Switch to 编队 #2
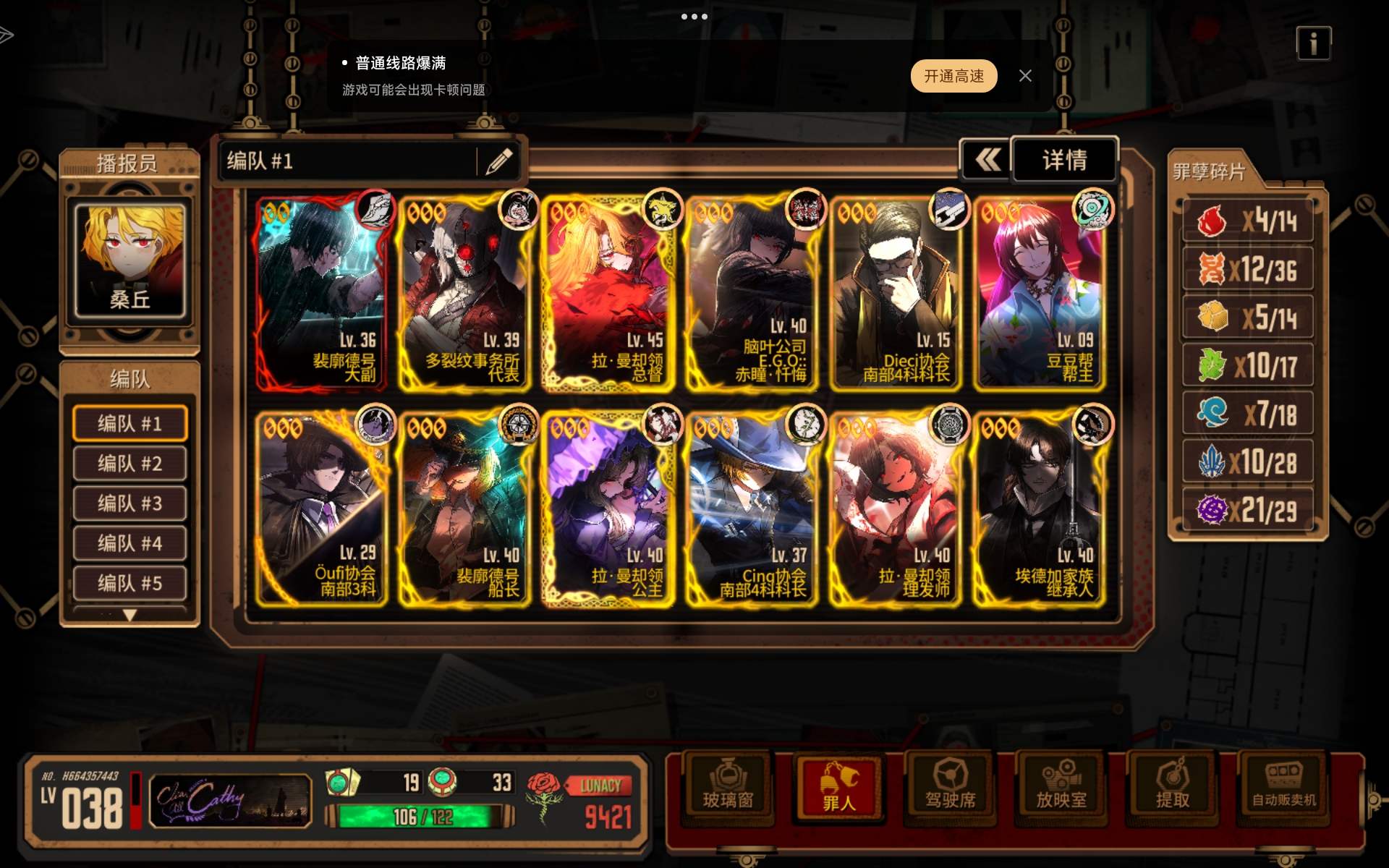This screenshot has width=1389, height=868. (x=130, y=463)
